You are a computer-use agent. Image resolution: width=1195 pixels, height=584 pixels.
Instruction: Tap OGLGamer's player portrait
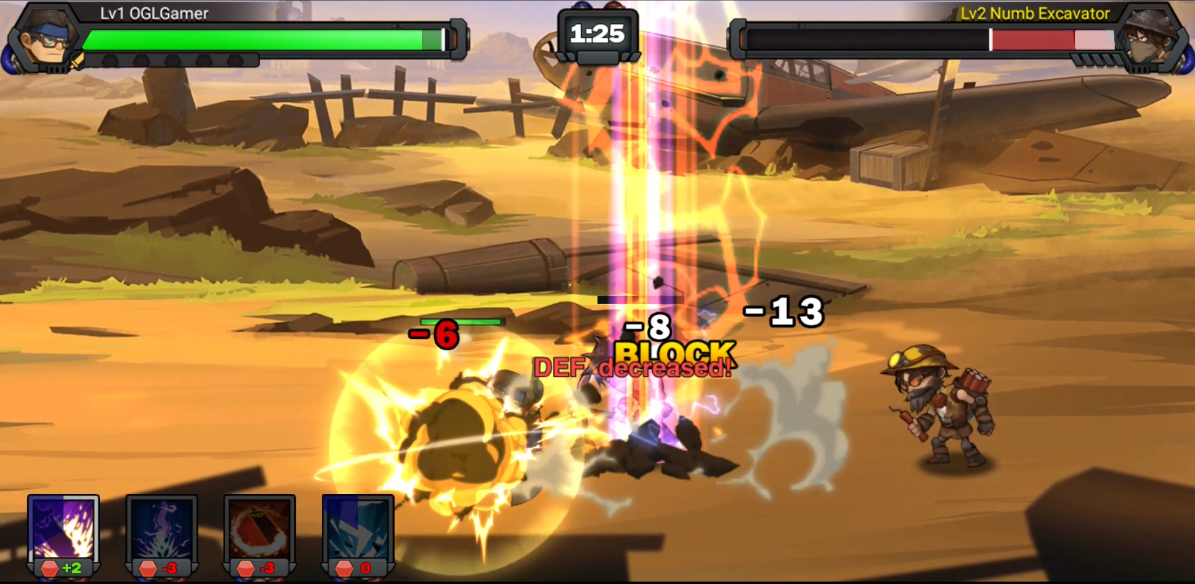(x=40, y=38)
